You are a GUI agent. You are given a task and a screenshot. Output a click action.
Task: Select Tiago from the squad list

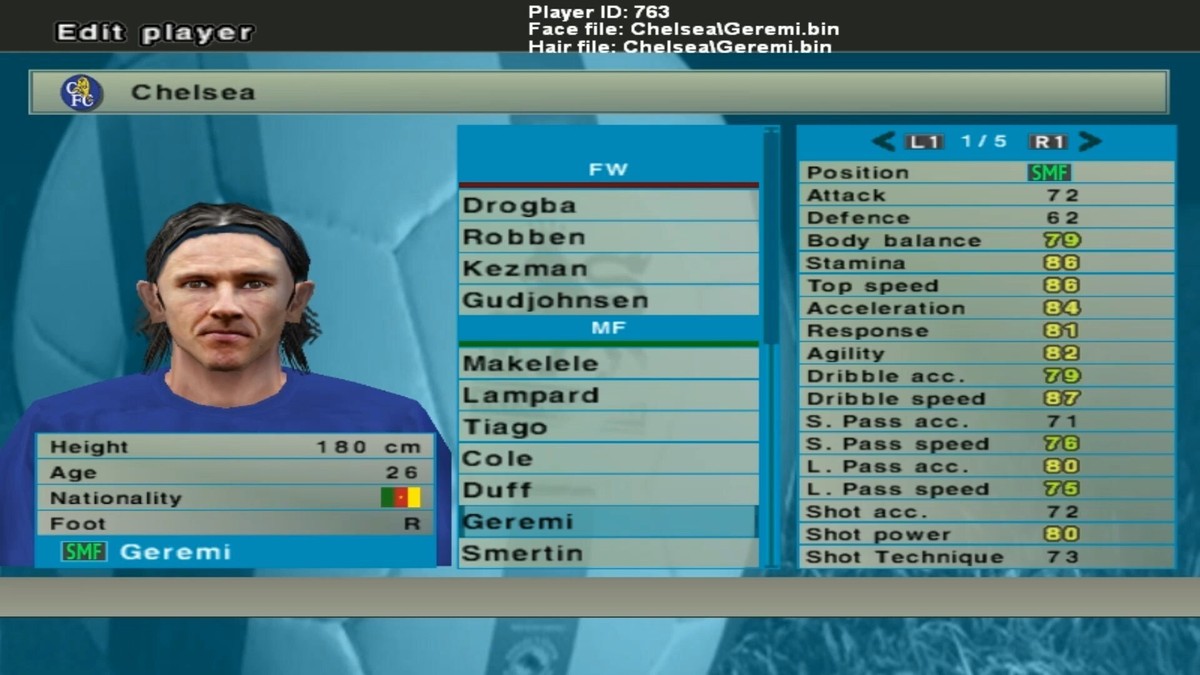pos(608,428)
